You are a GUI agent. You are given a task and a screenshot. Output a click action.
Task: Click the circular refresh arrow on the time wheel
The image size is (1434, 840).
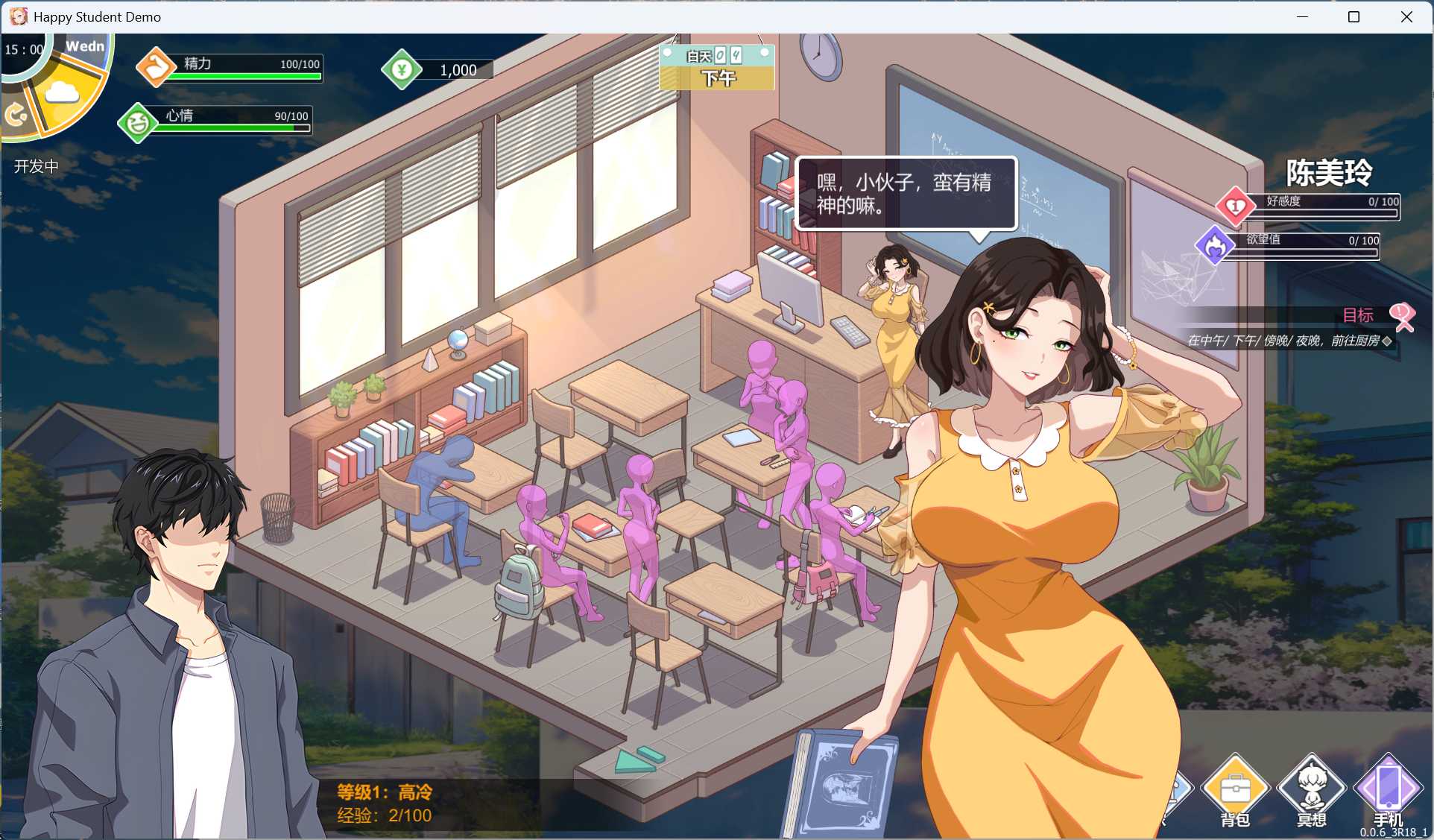16,113
